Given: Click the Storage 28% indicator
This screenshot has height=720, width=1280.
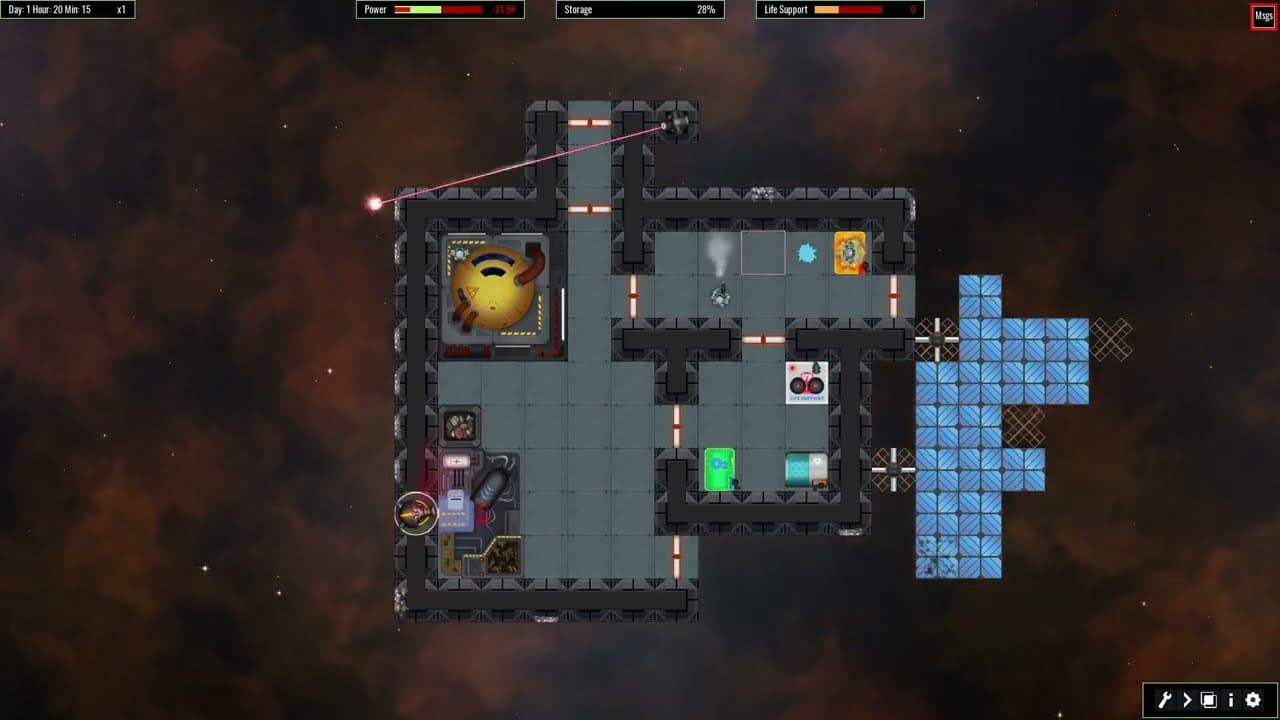Looking at the screenshot, I should 640,9.
